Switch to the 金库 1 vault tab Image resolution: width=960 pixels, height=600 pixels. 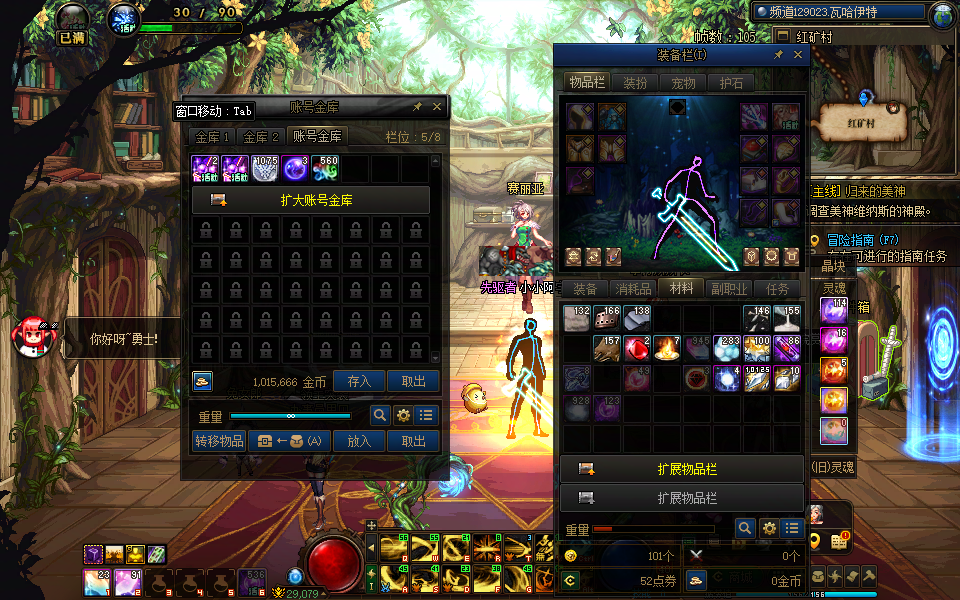click(213, 137)
